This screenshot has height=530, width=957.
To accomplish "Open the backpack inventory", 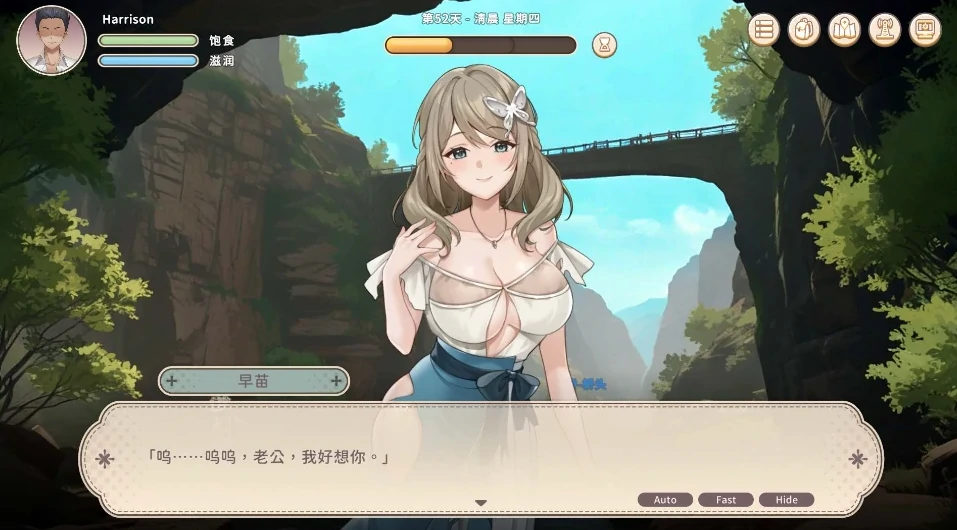I will tap(804, 30).
